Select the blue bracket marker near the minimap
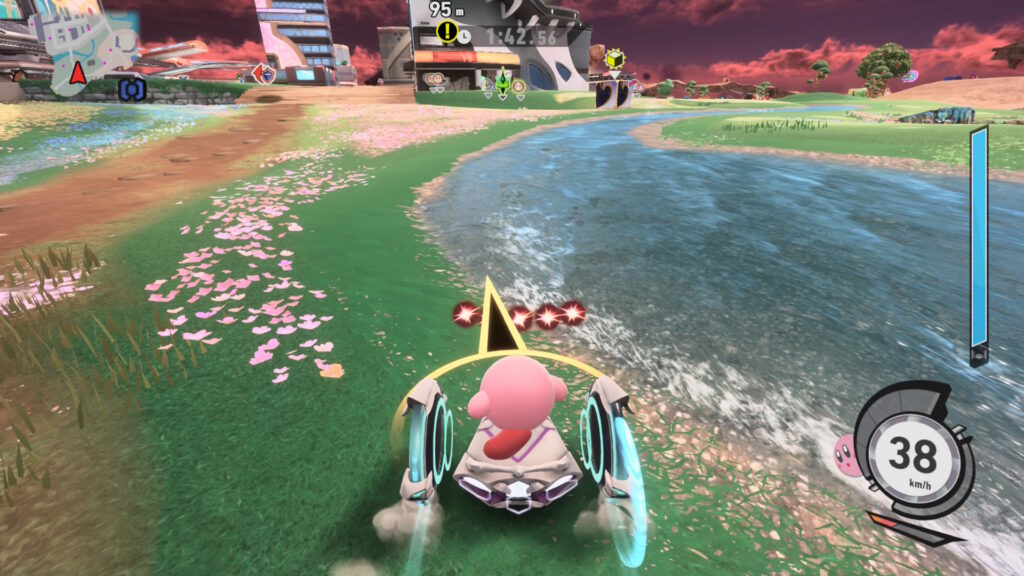This screenshot has width=1024, height=576. [x=132, y=90]
